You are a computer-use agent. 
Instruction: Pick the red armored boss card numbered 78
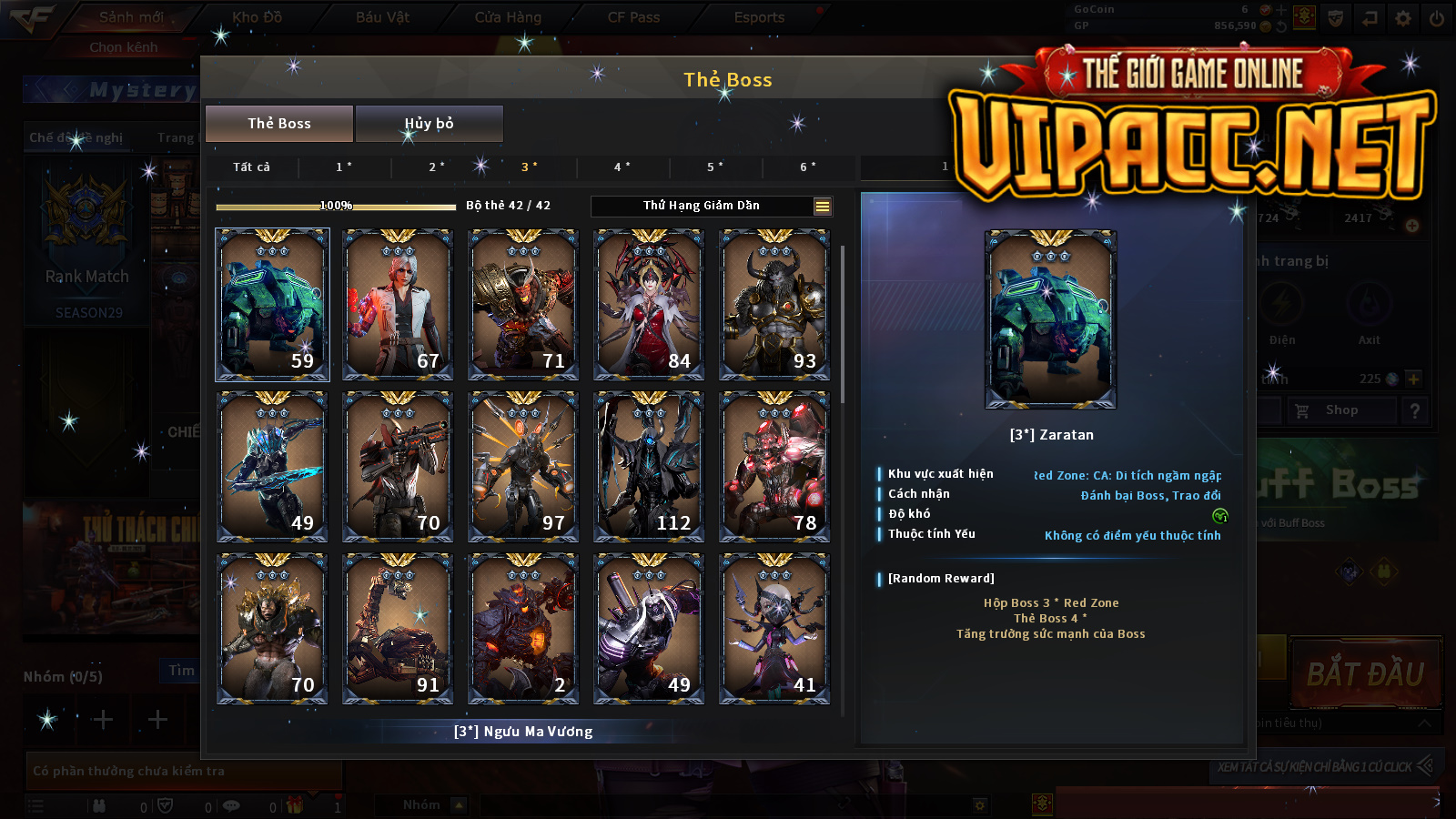[774, 467]
